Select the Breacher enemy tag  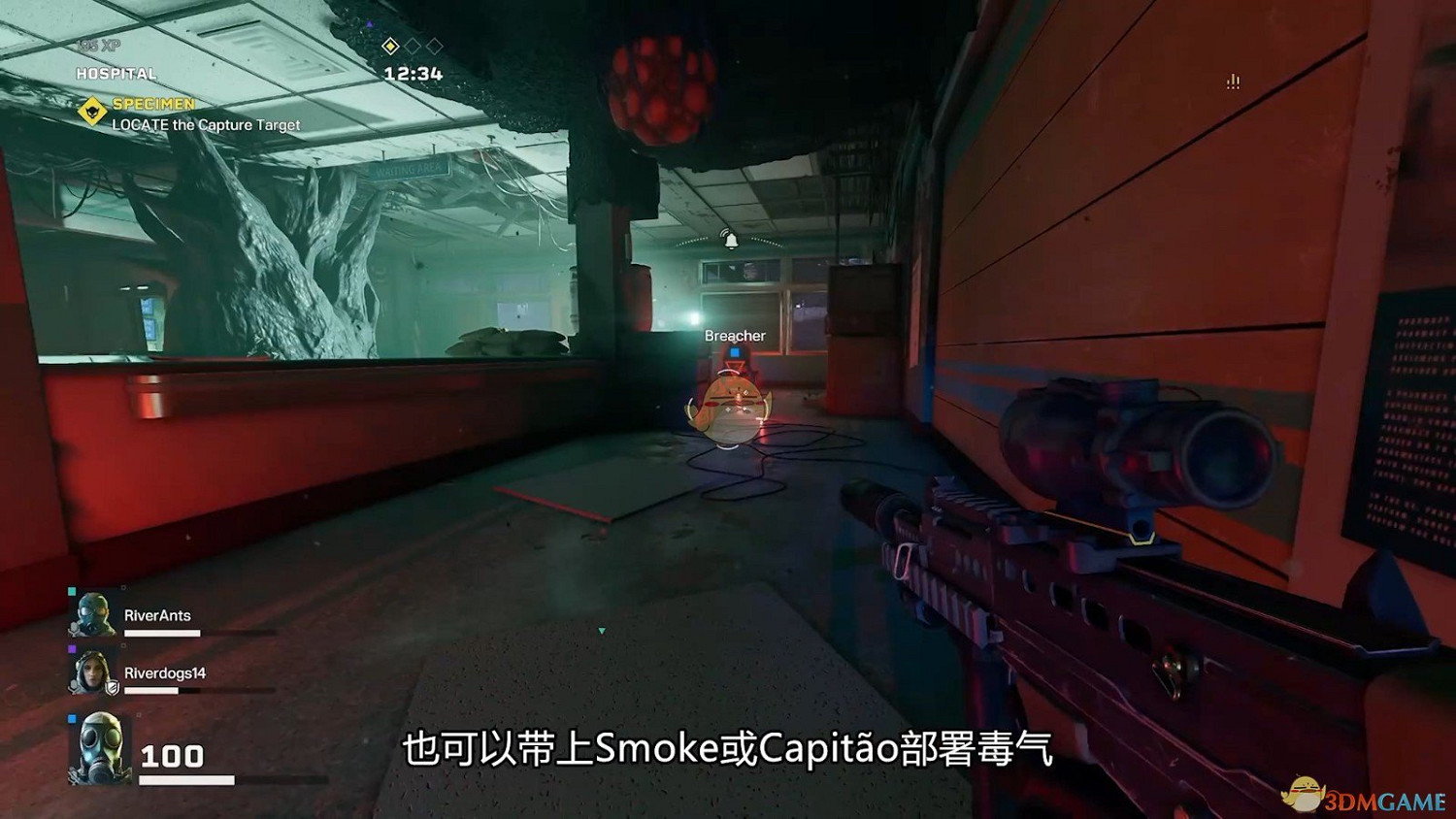point(735,335)
